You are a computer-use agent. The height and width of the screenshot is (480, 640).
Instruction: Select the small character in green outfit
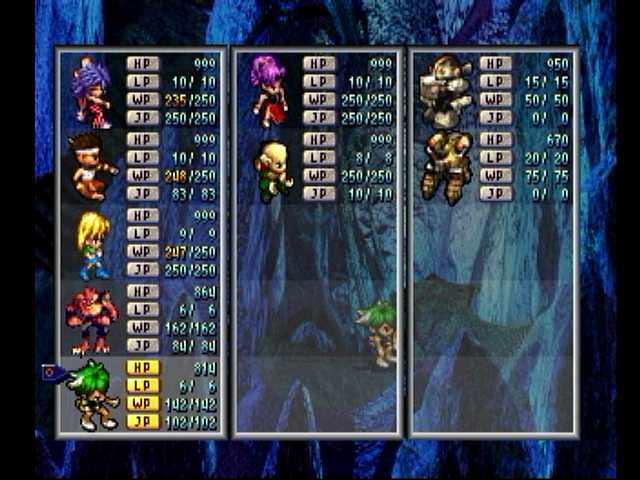pyautogui.click(x=271, y=167)
